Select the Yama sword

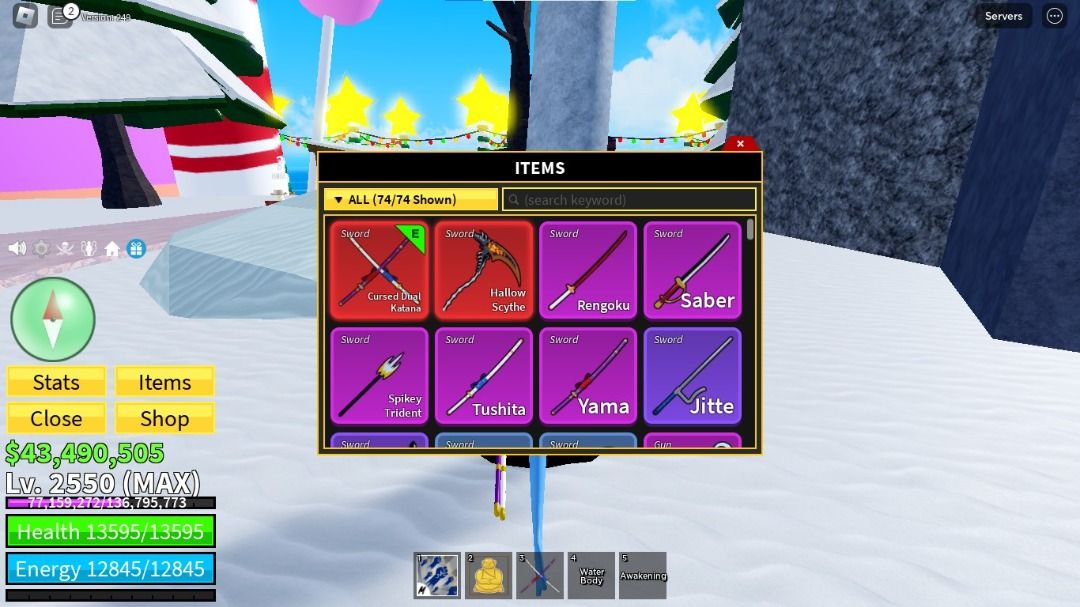point(588,376)
